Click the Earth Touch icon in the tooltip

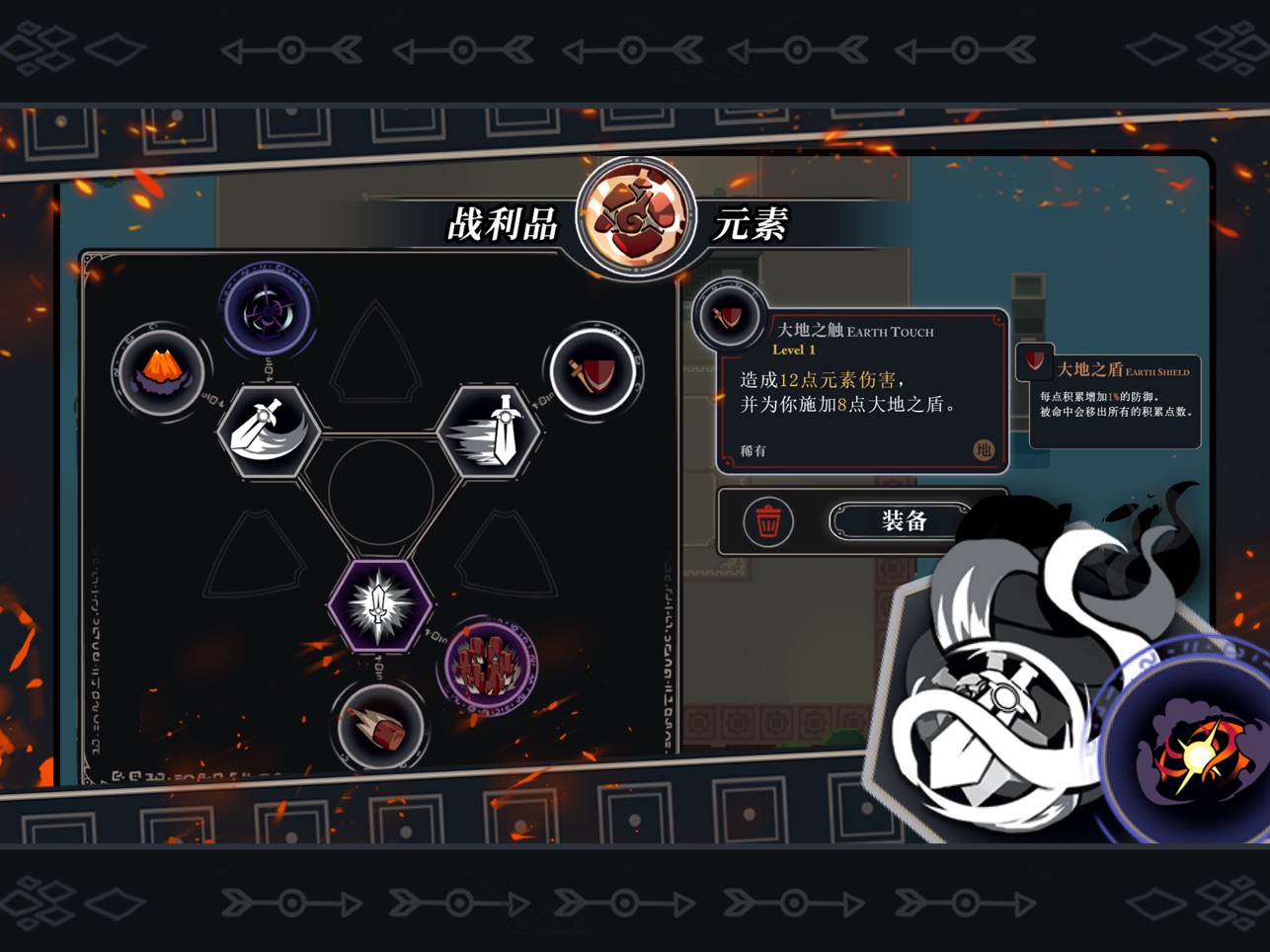729,316
